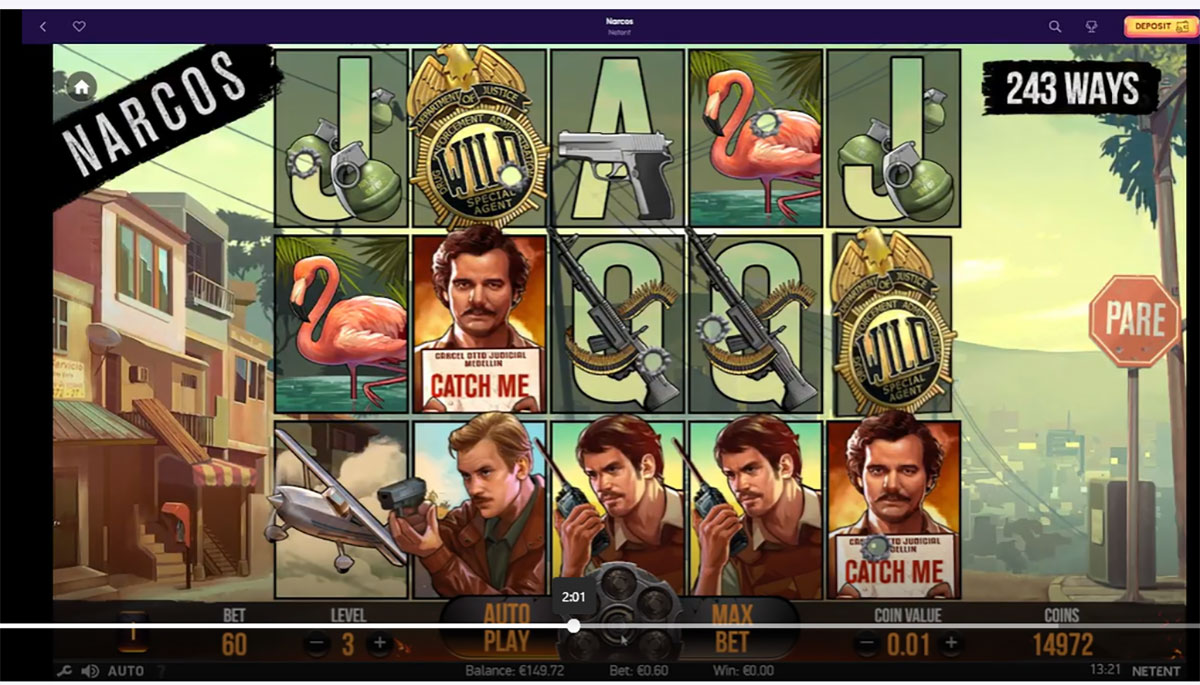
Task: Add Narcos to favourites with the heart
Action: tap(79, 27)
